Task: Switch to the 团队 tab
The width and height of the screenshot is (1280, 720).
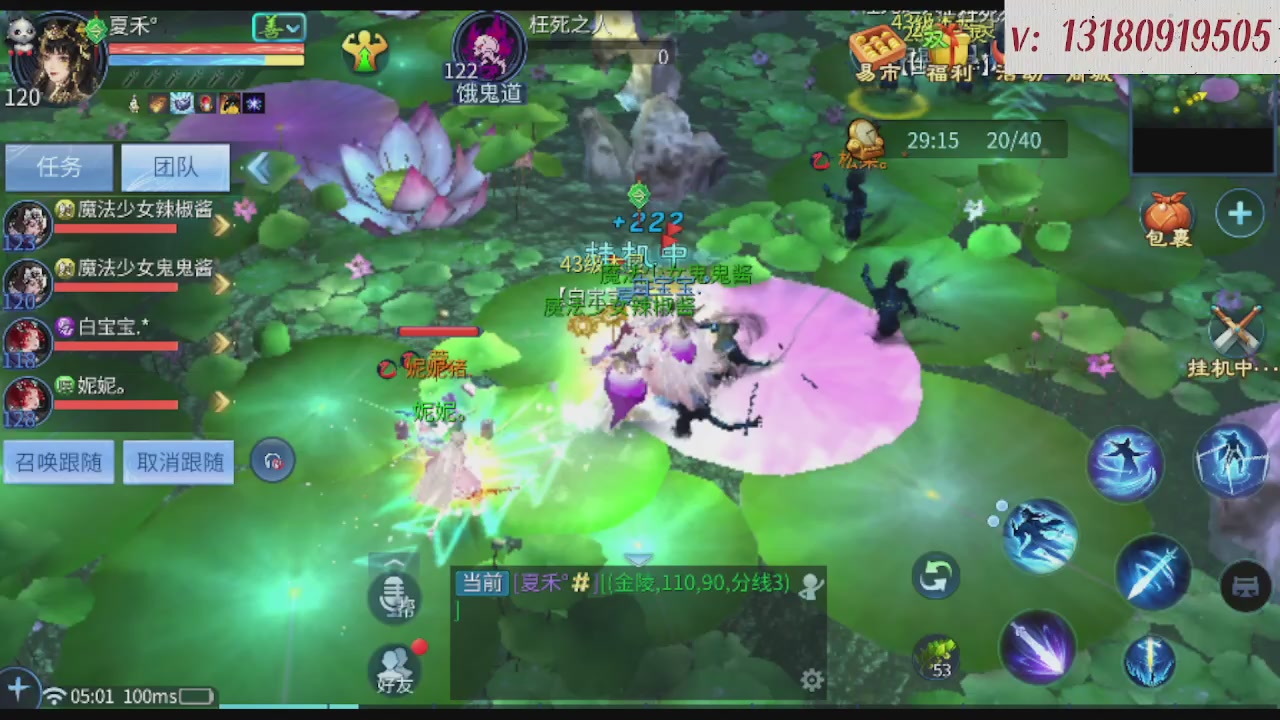Action: click(175, 167)
